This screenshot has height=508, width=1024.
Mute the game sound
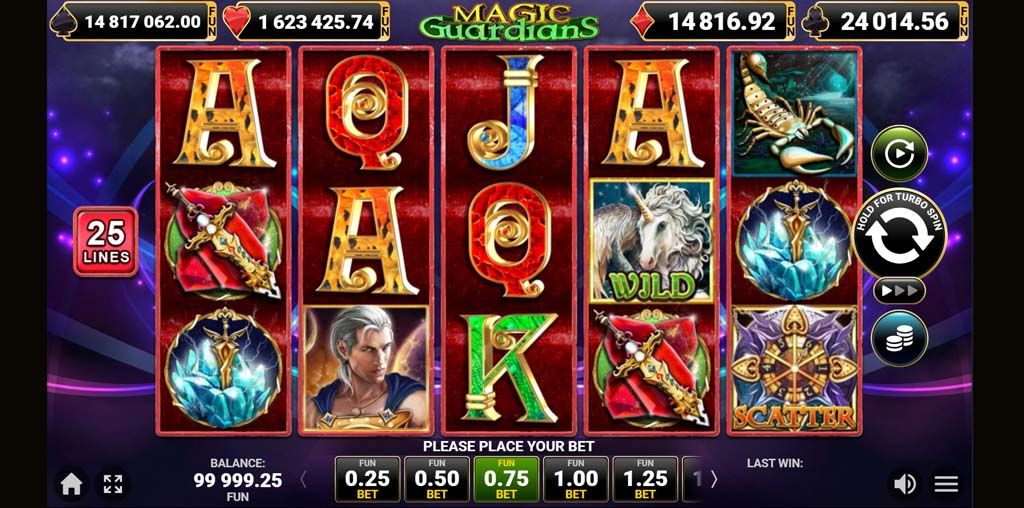pyautogui.click(x=904, y=484)
